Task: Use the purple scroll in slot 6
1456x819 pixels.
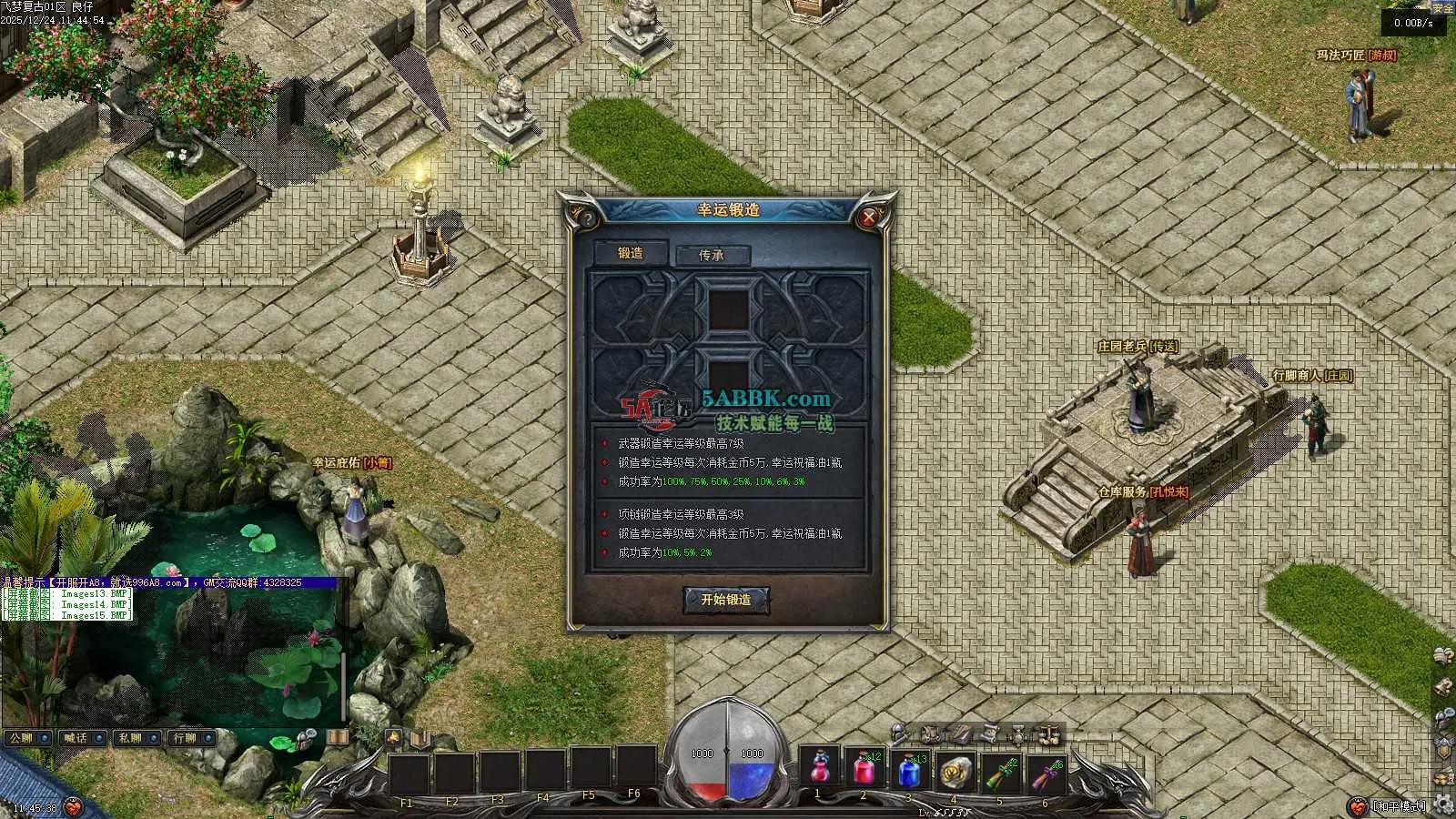Action: (1046, 770)
